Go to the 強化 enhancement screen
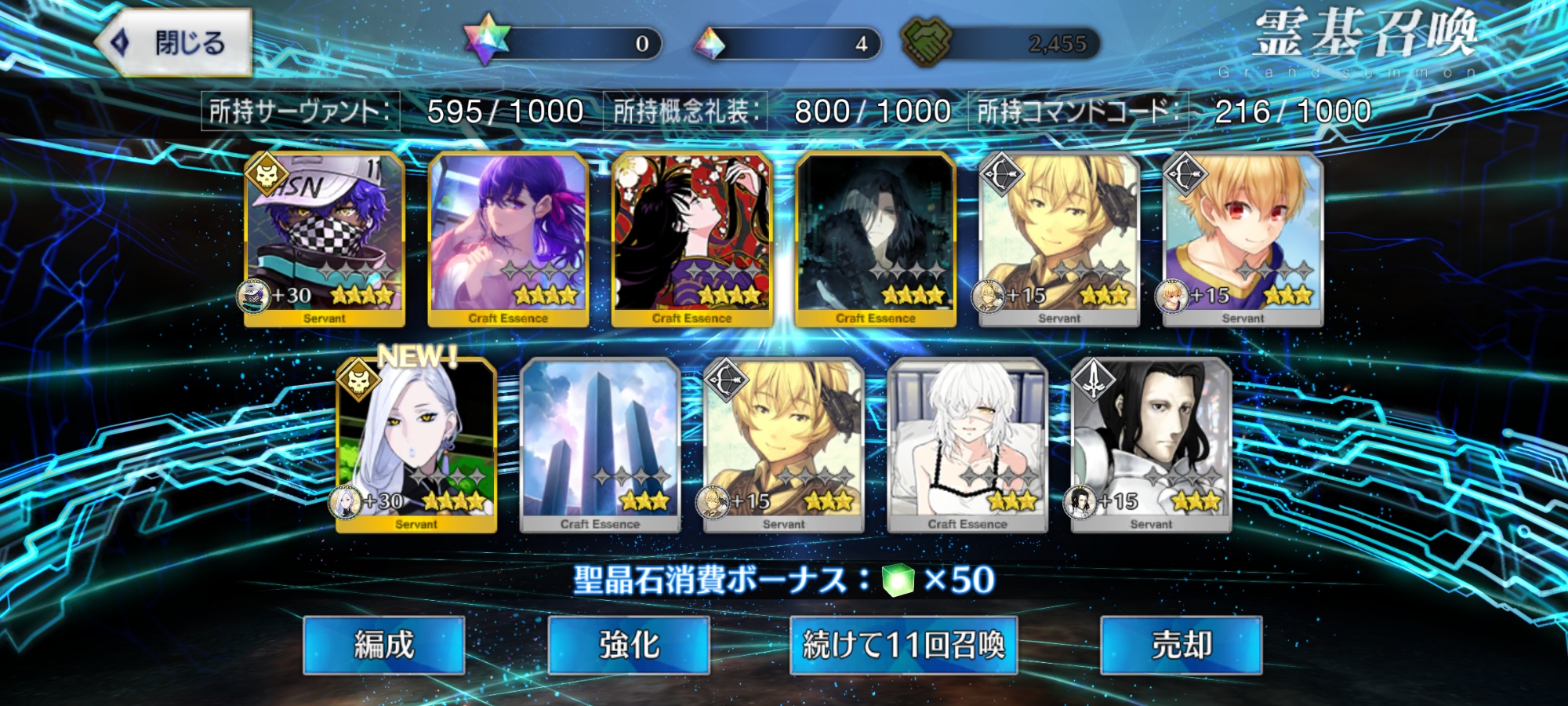The height and width of the screenshot is (706, 1568). (629, 645)
